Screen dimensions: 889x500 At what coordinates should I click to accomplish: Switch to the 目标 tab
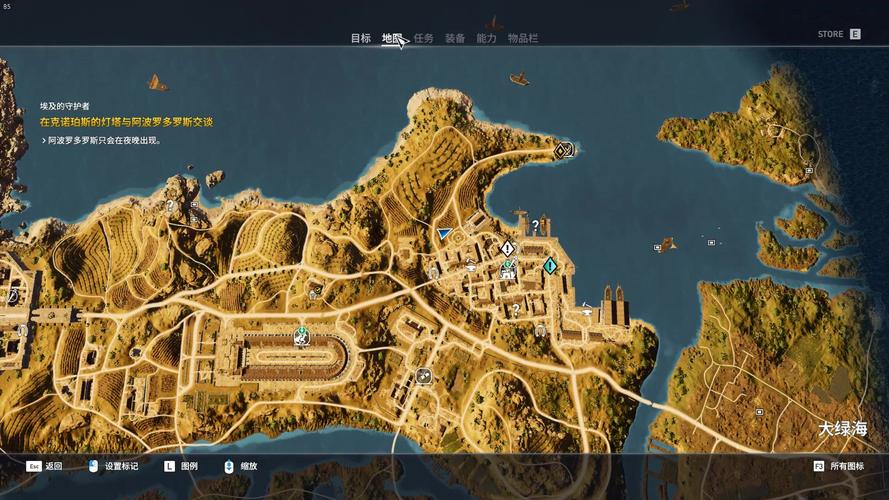coord(360,38)
